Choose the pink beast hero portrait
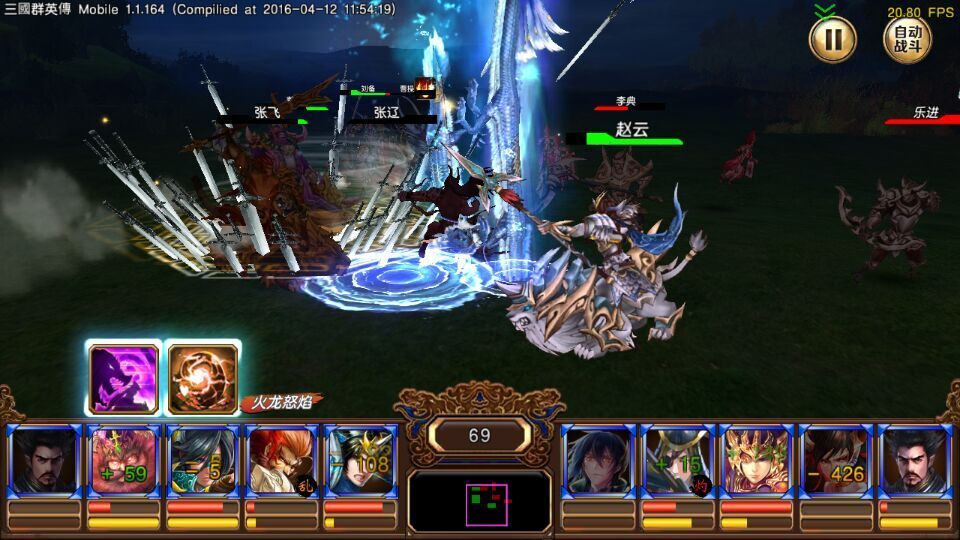 [123, 460]
